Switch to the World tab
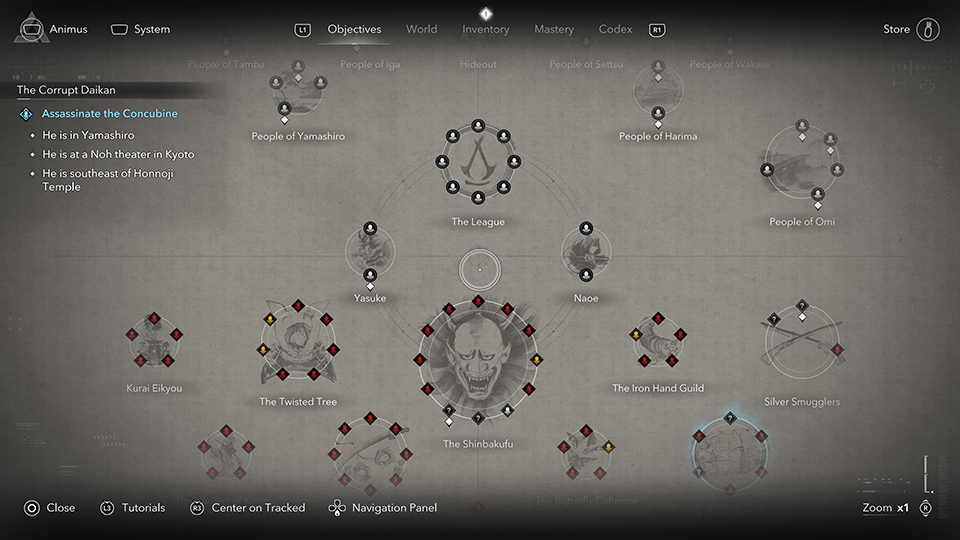The image size is (960, 540). tap(421, 29)
